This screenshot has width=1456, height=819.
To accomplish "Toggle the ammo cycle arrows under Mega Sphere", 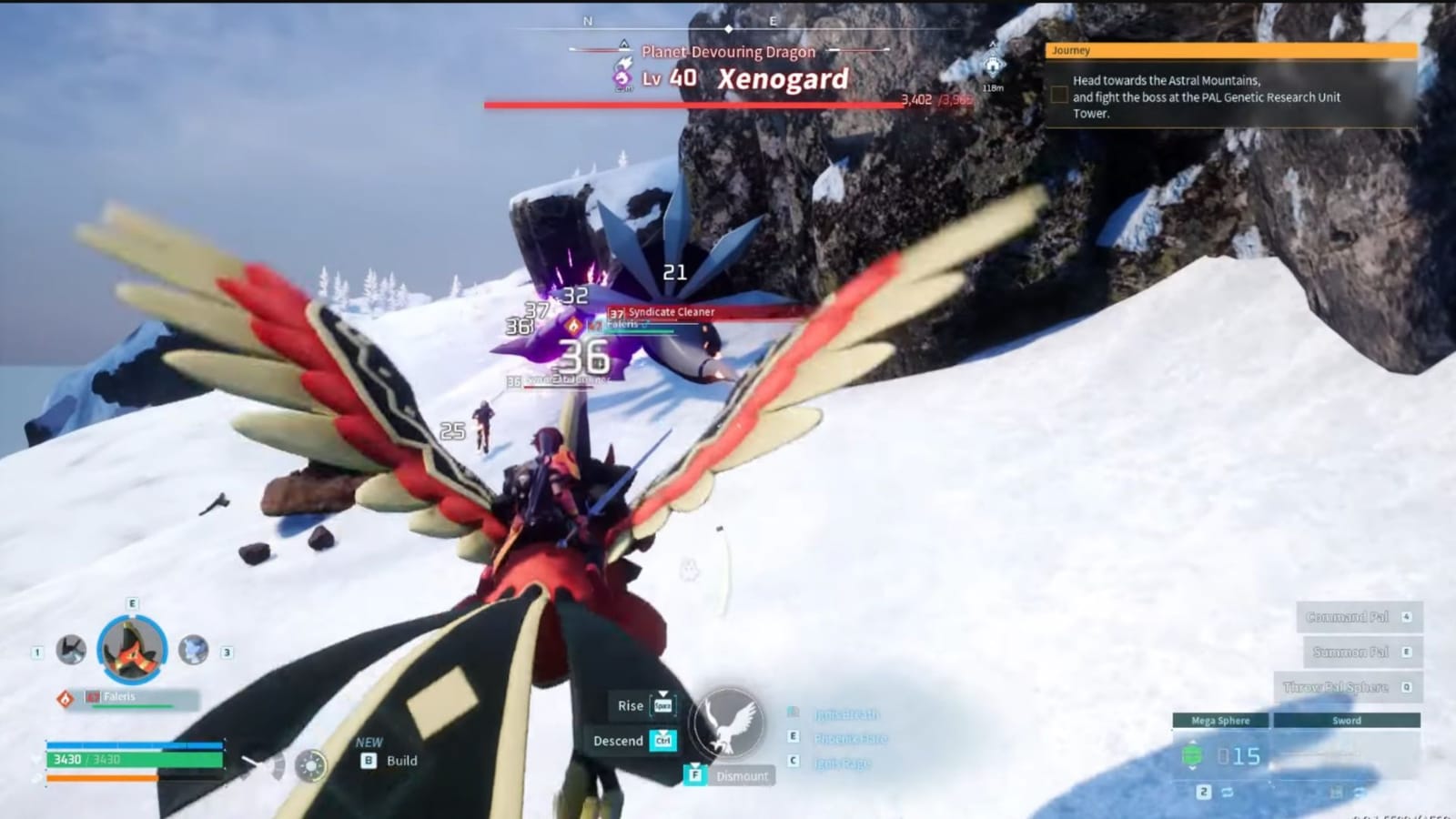I will 1228,793.
